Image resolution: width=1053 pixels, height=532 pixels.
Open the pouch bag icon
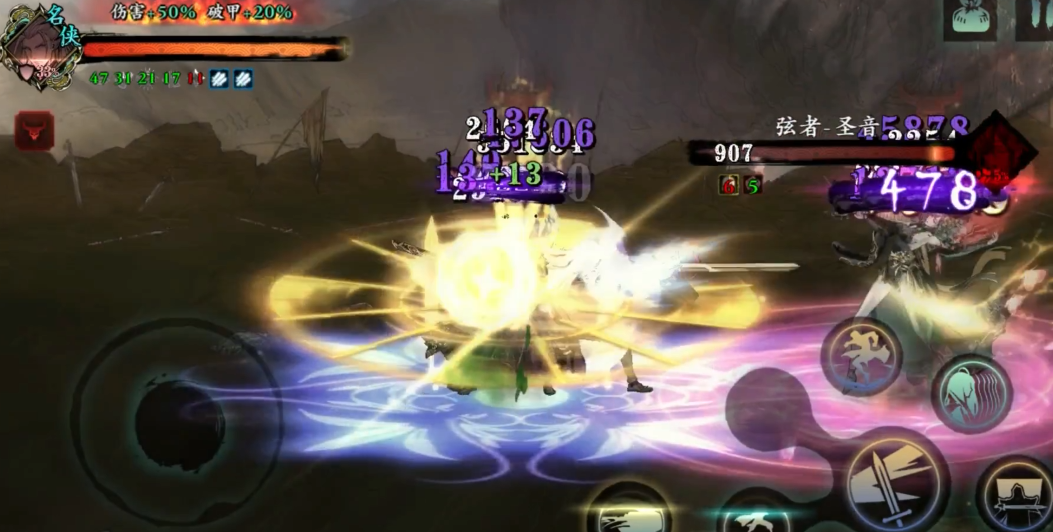tap(974, 17)
